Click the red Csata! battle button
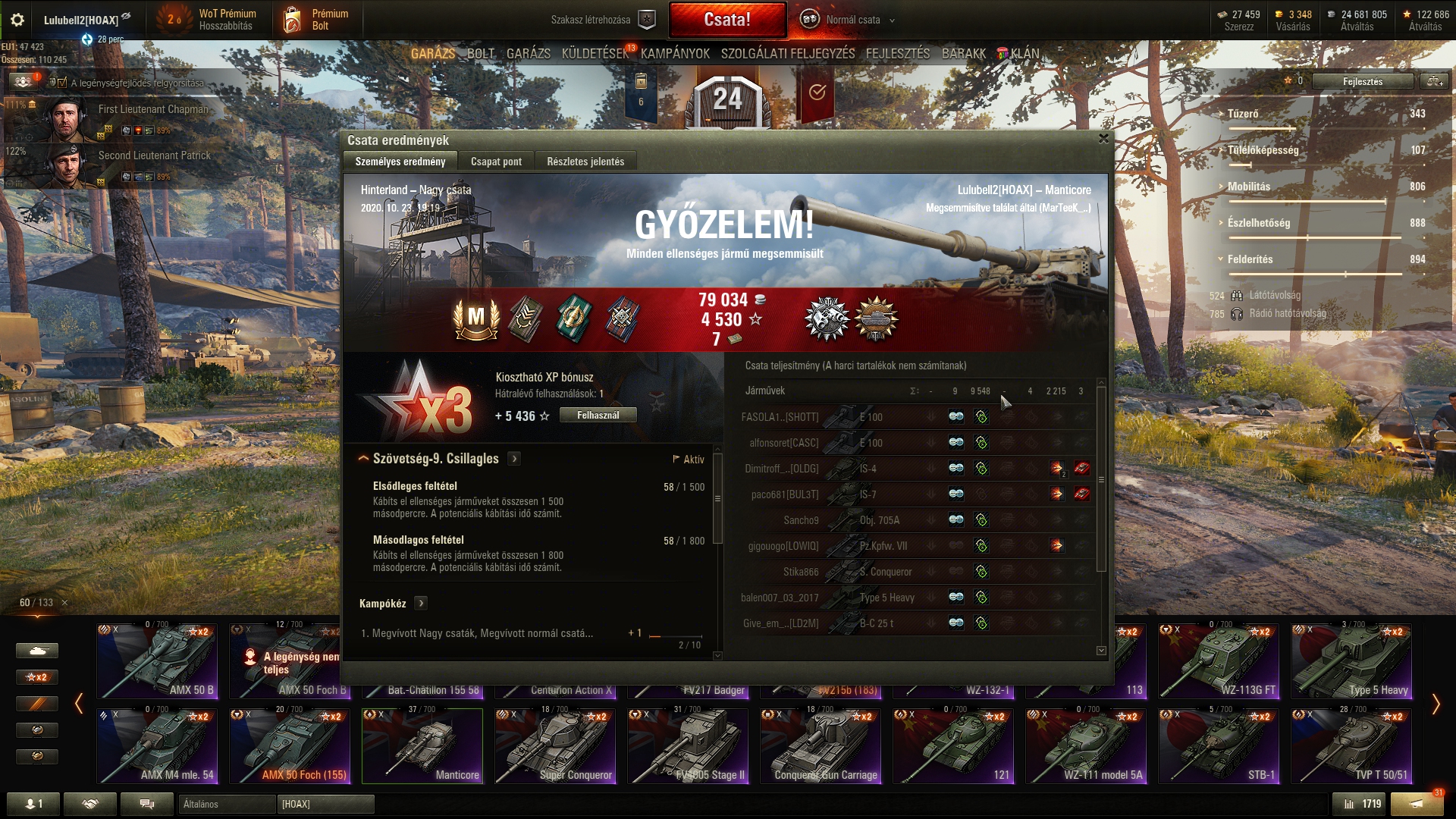The image size is (1456, 819). (x=727, y=20)
